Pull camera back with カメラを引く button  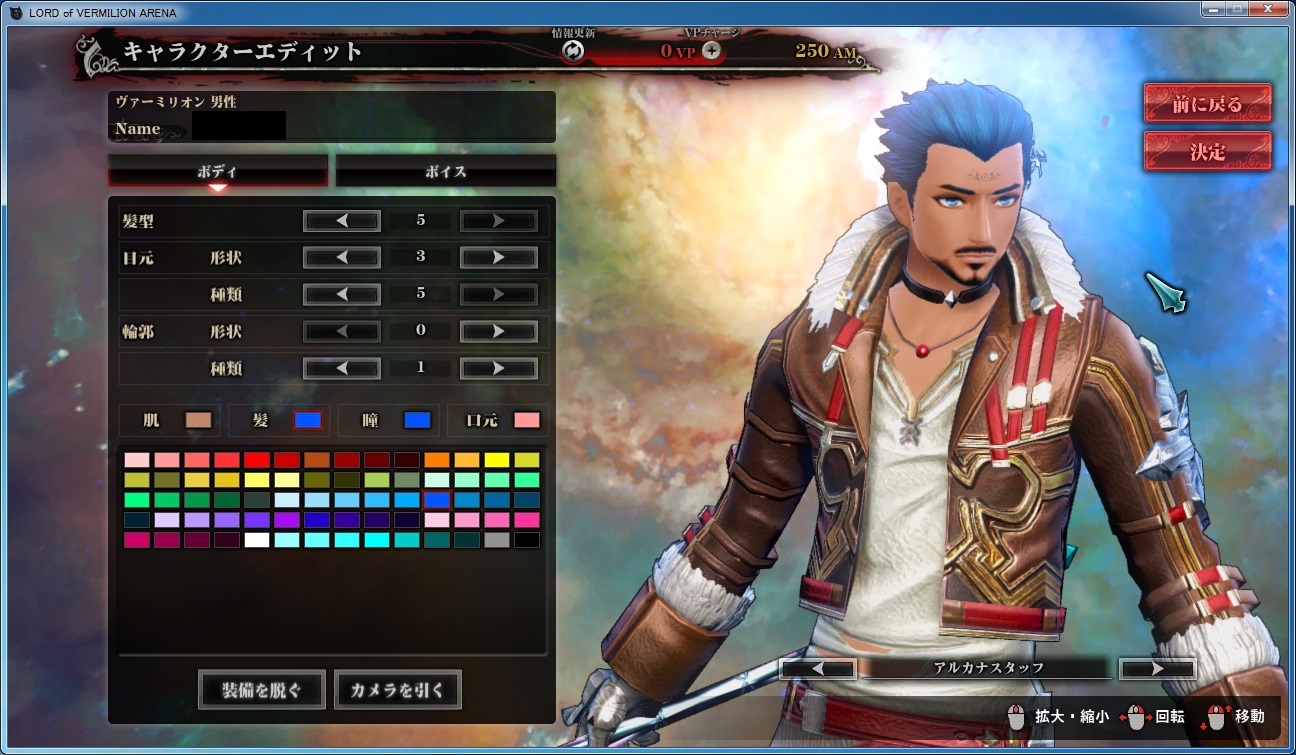[398, 689]
